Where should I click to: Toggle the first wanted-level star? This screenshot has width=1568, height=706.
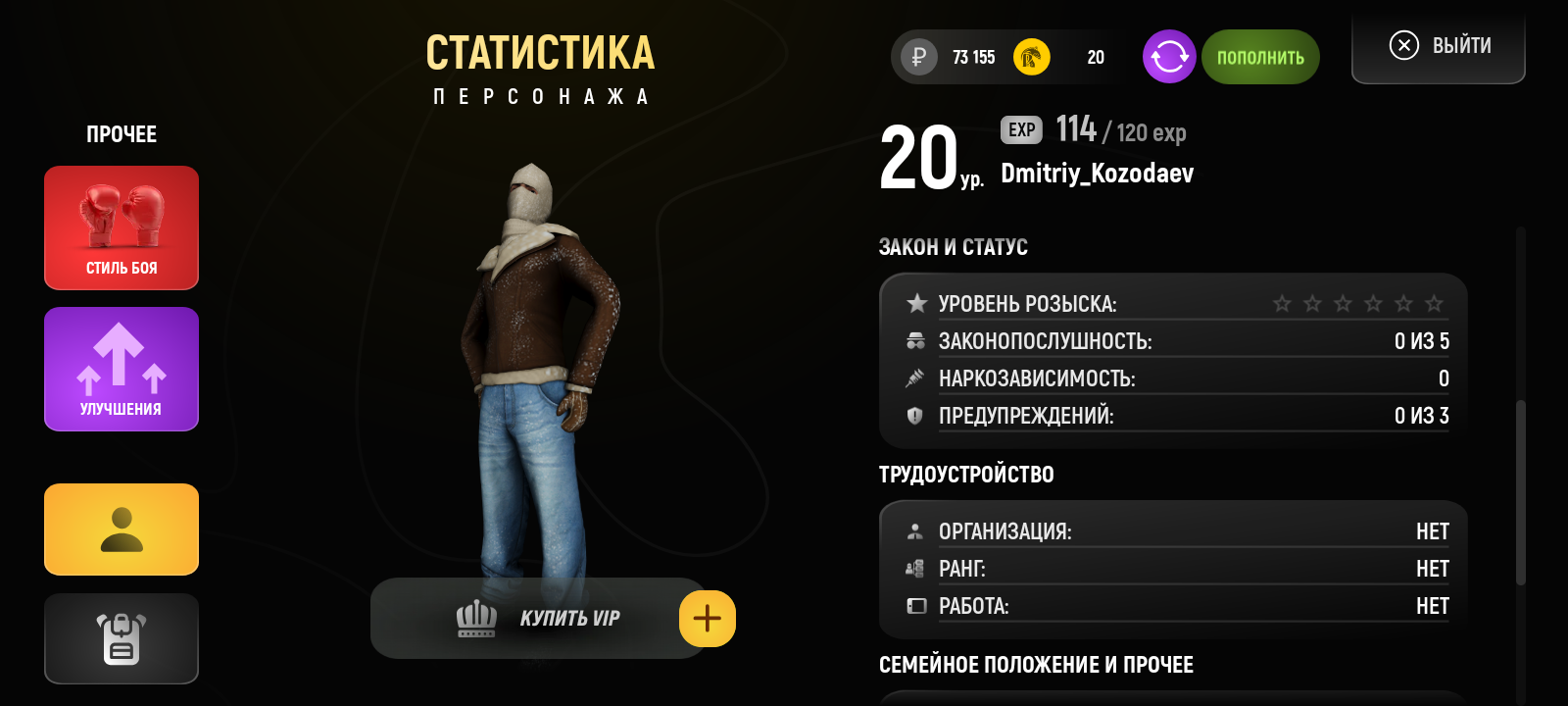[x=1283, y=304]
